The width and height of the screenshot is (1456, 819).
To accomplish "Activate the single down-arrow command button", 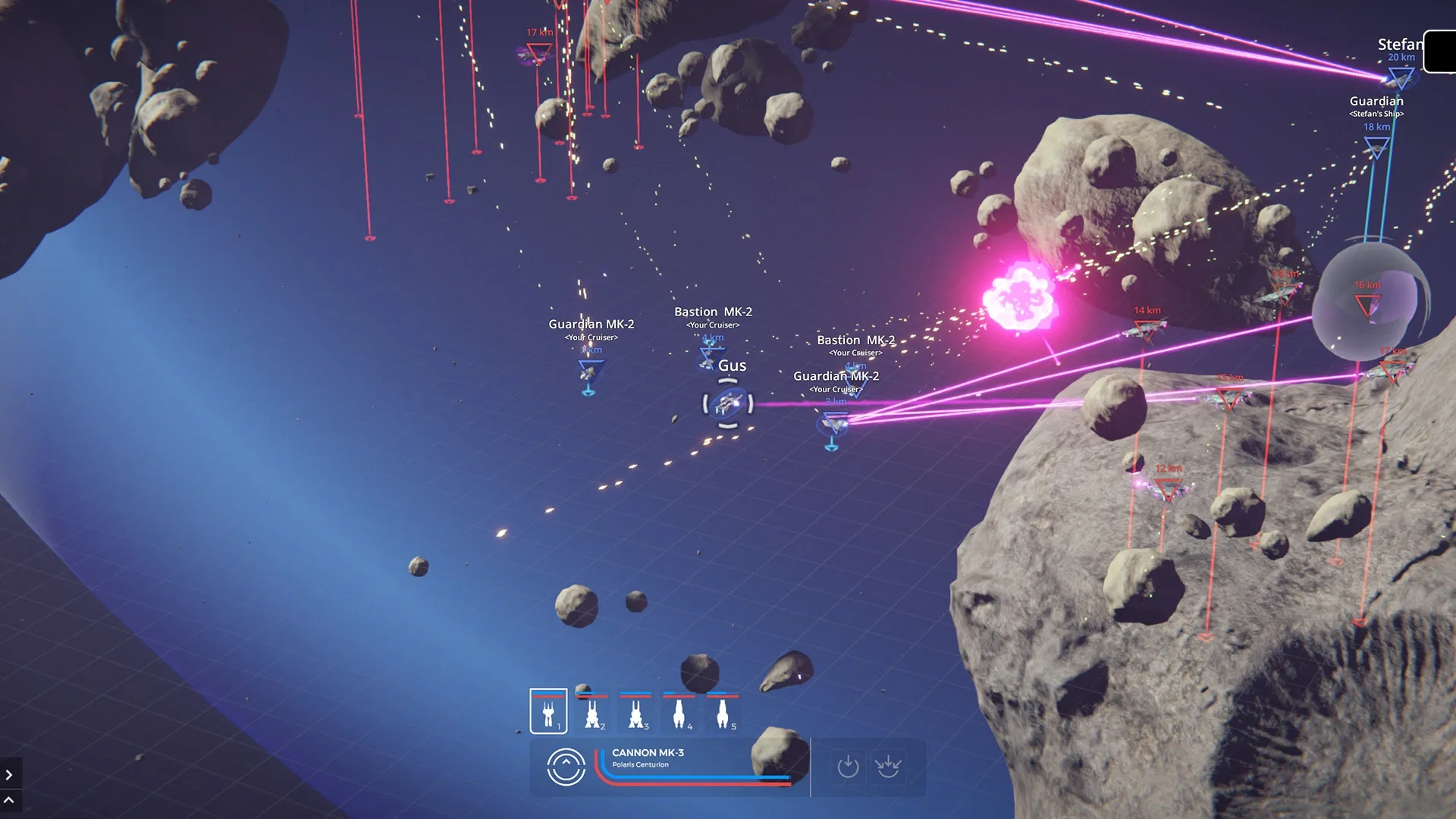I will pyautogui.click(x=848, y=767).
